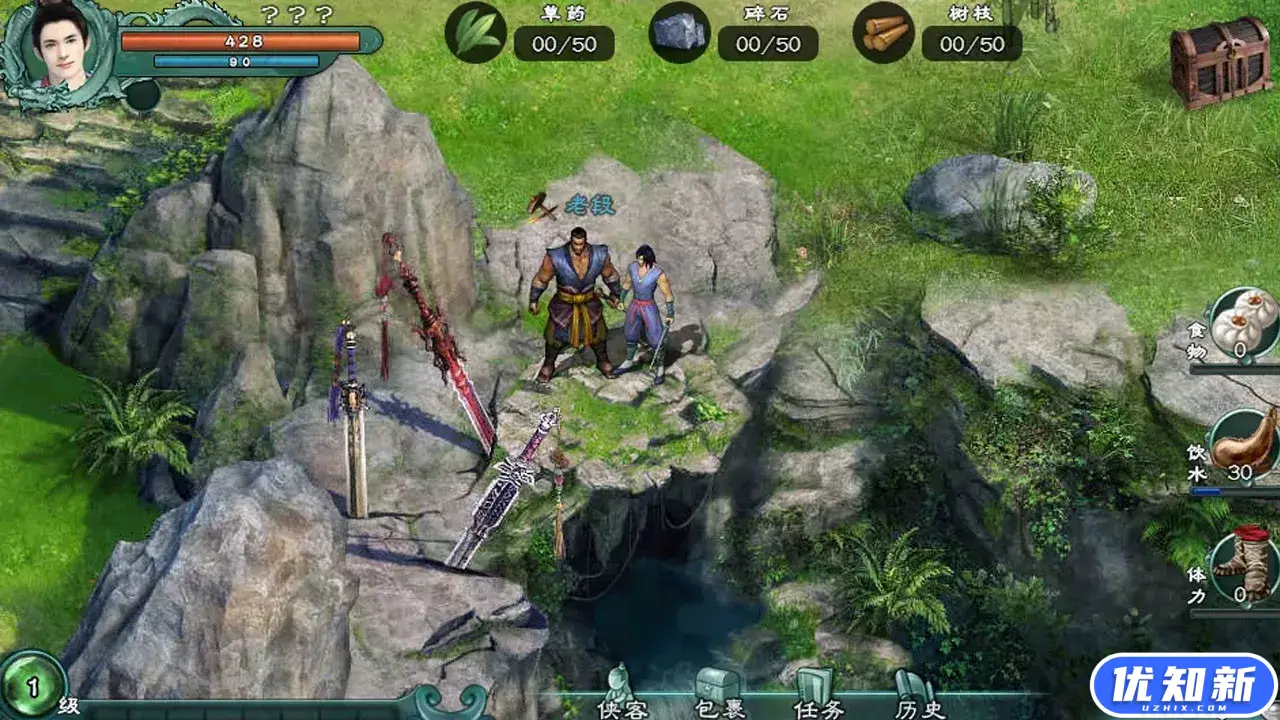Select the 树枝 wood branch resource icon
The image size is (1280, 720).
click(884, 33)
